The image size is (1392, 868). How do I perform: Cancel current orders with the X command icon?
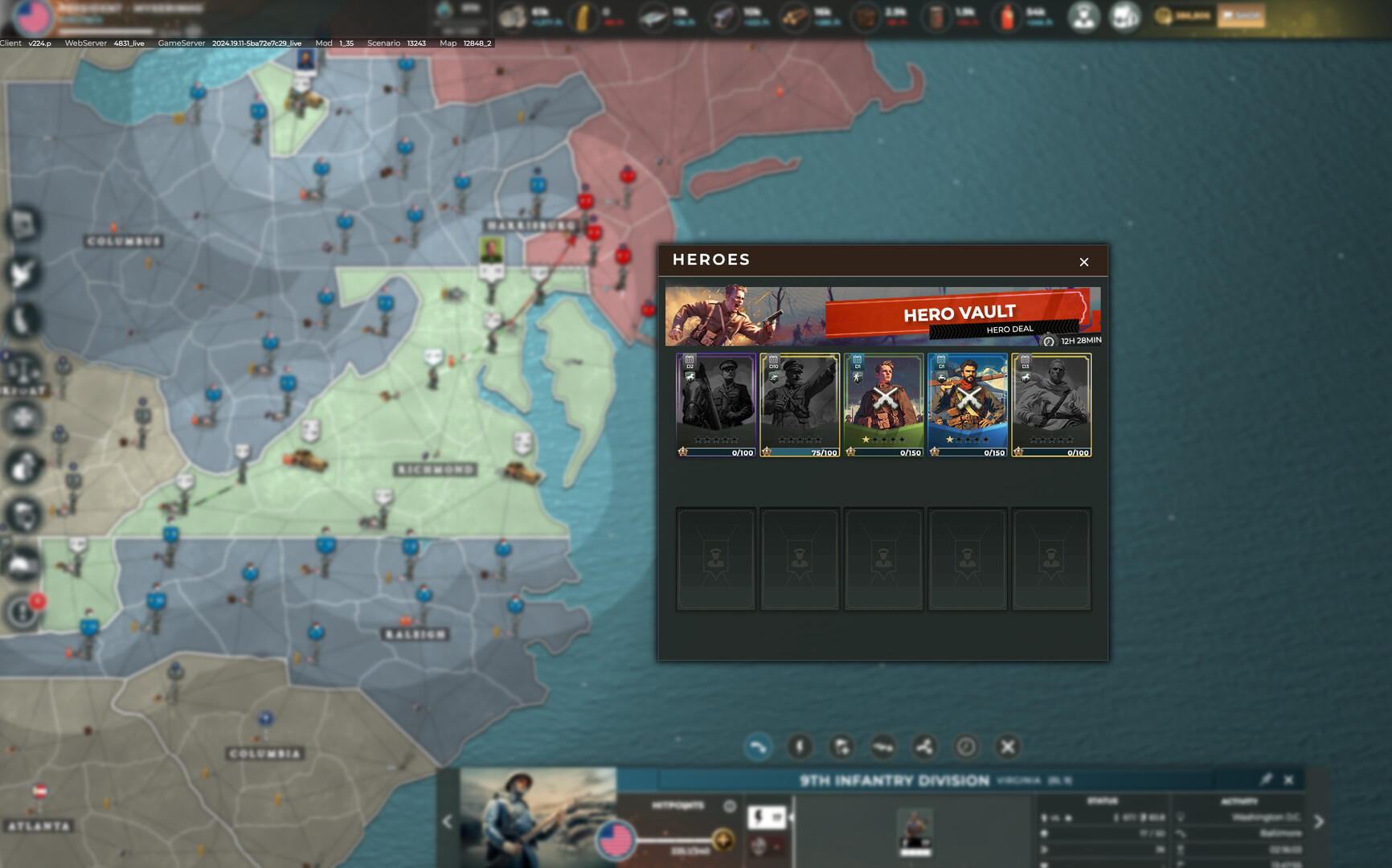1007,747
